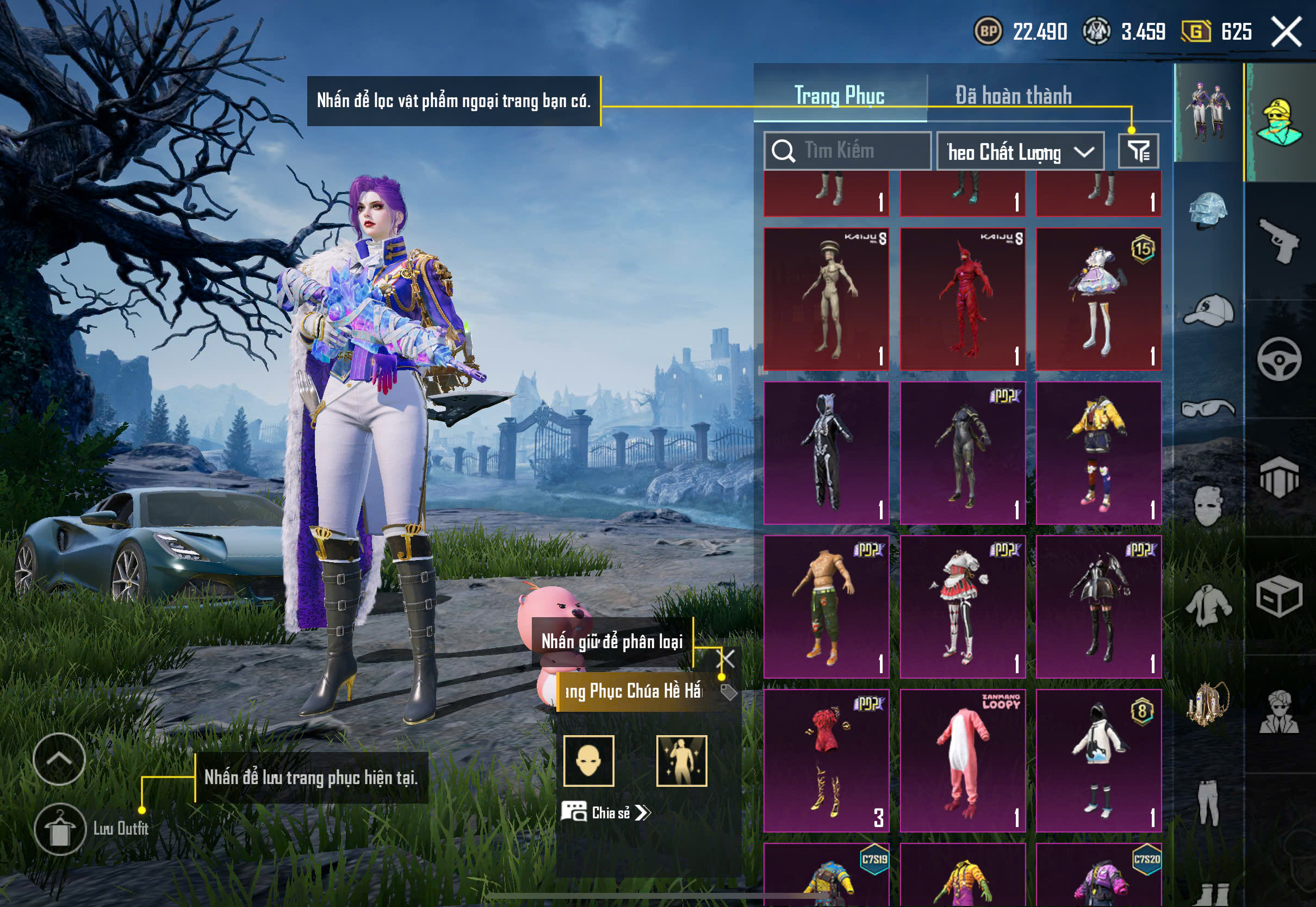Open the Chia sẻ share option
The height and width of the screenshot is (907, 1316).
click(x=607, y=812)
